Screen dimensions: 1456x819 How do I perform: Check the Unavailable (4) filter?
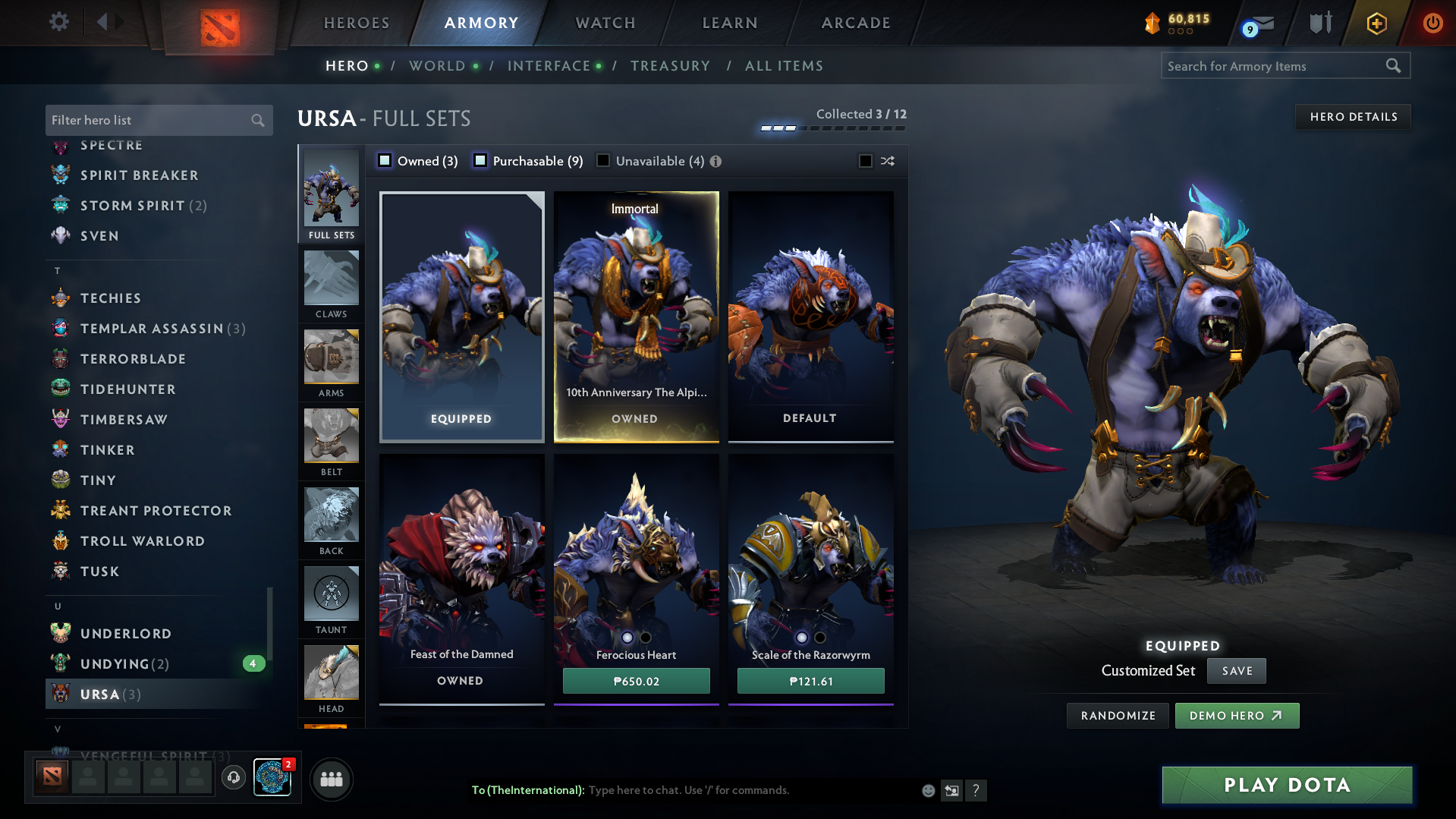603,161
